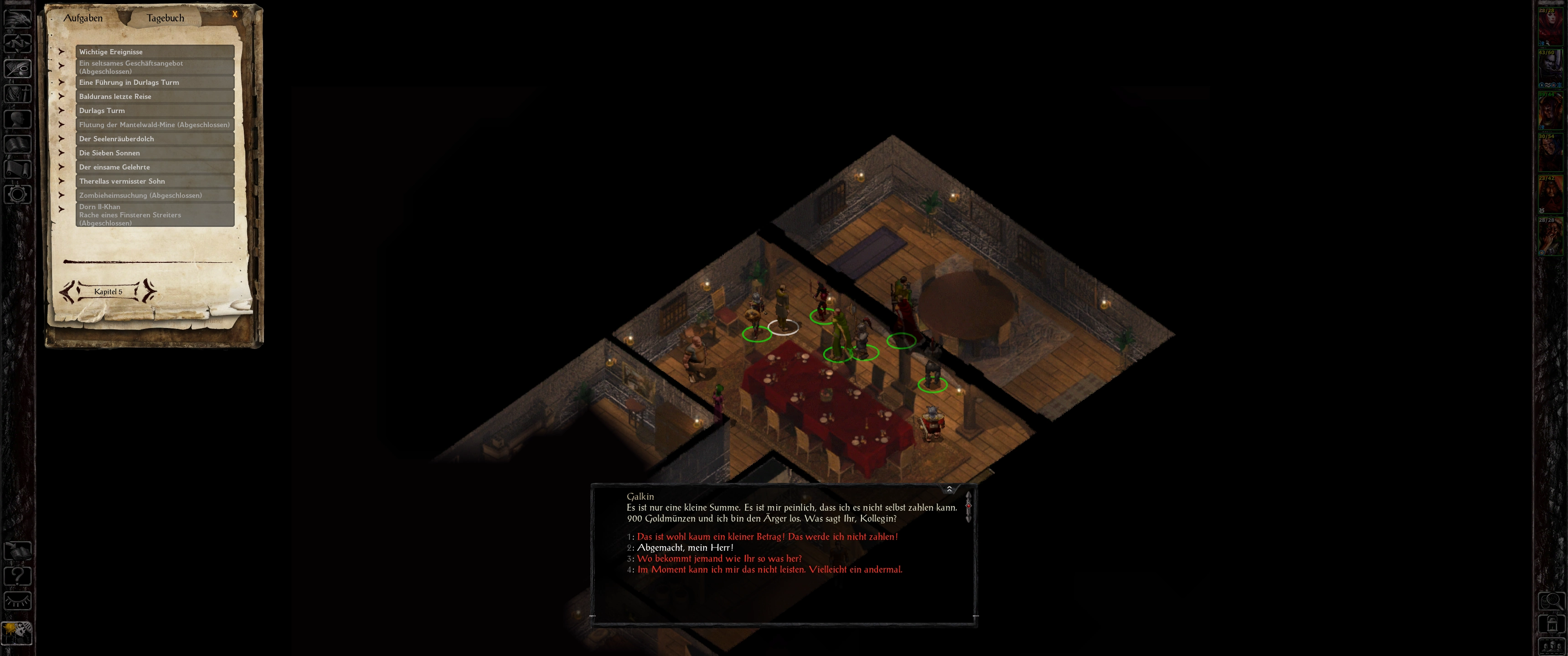Switch to the Aufgaben tab
Screen dimensions: 1568x656
(x=83, y=18)
